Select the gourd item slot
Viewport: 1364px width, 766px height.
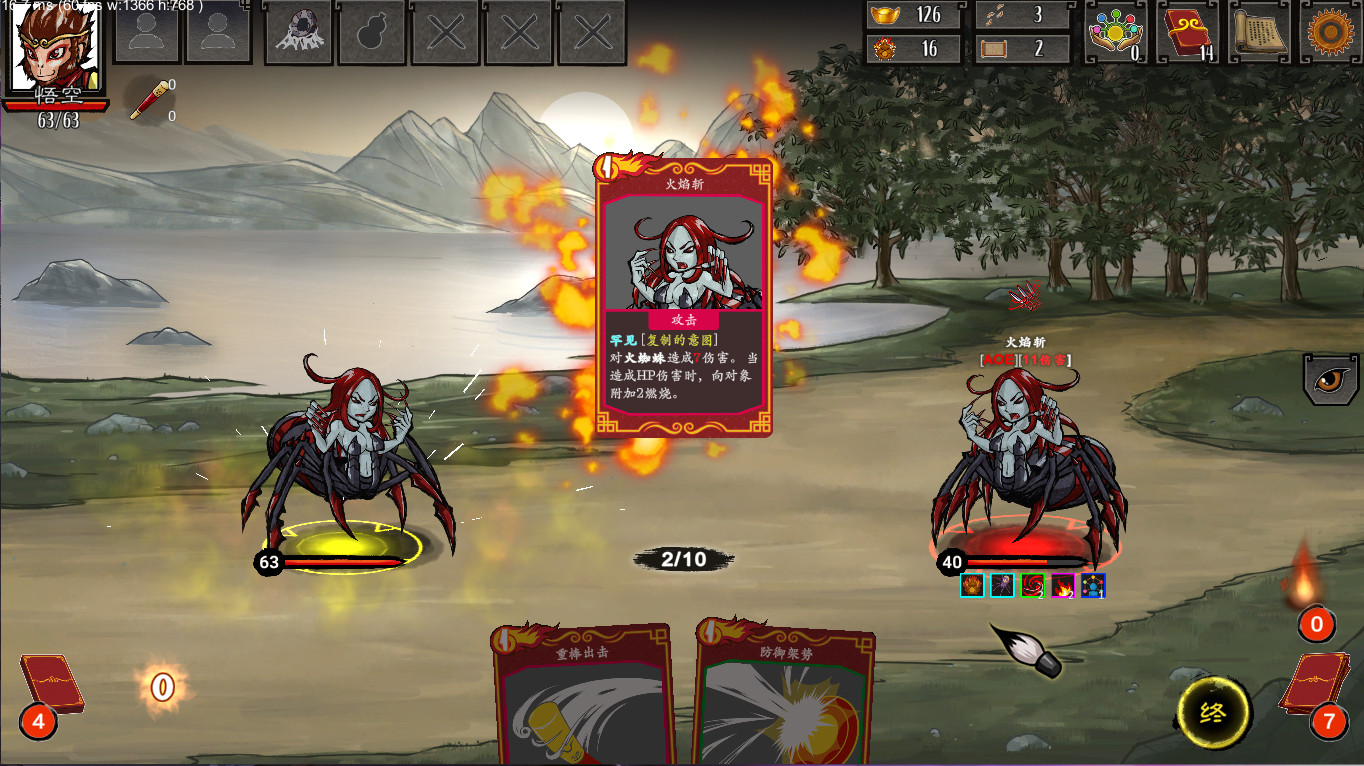coord(372,32)
